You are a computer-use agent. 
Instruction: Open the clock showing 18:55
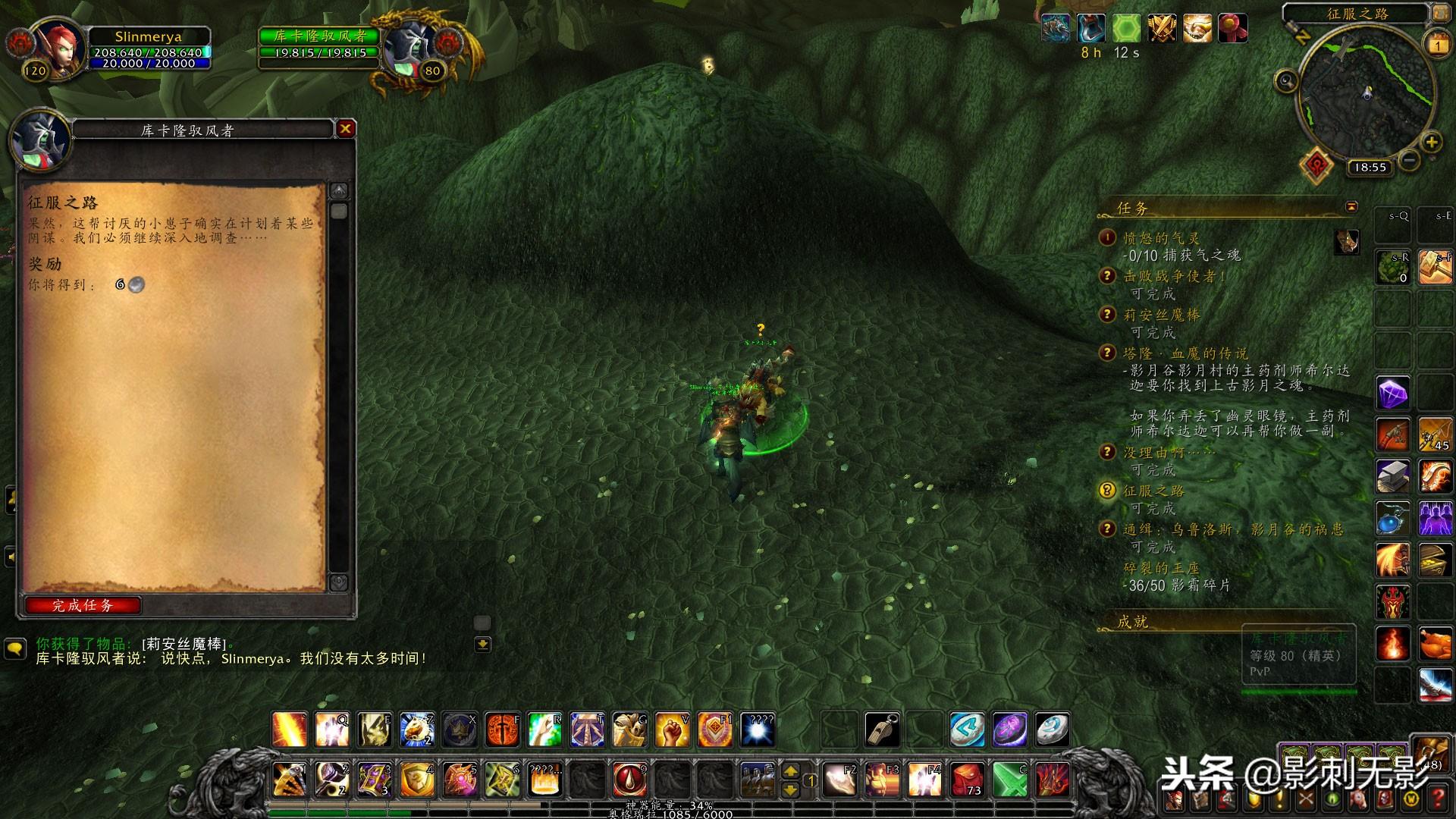1369,168
